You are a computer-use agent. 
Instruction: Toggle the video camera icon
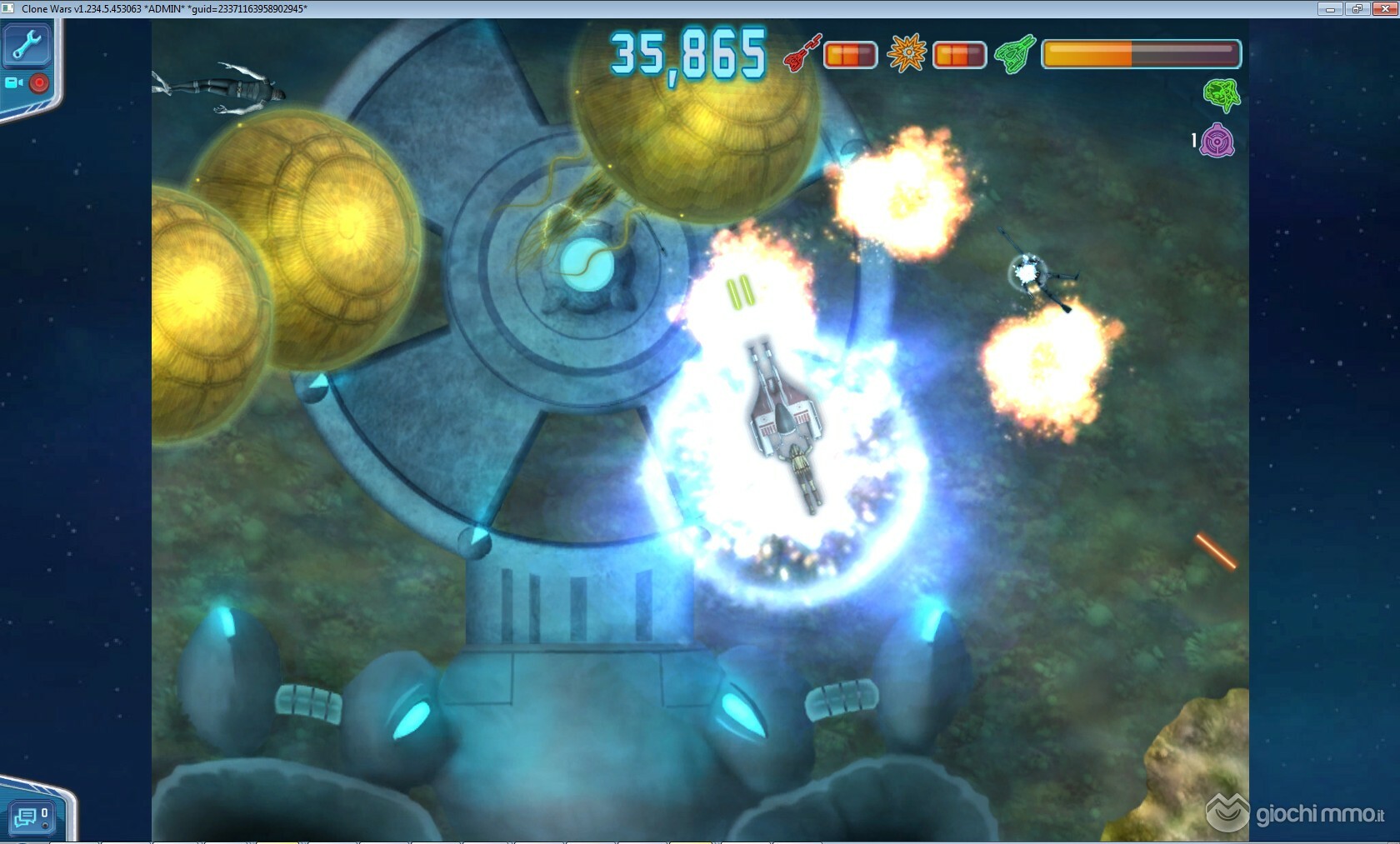click(14, 82)
